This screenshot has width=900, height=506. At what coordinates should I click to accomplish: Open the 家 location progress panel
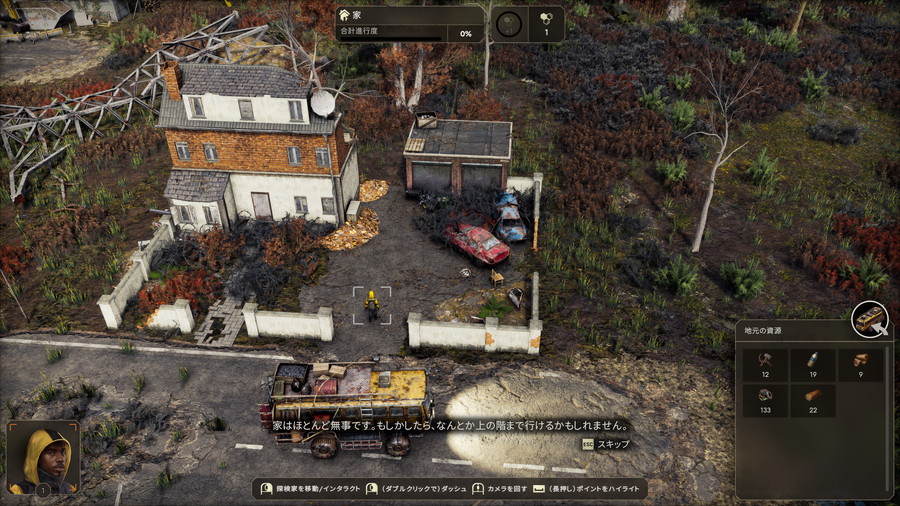coord(410,24)
